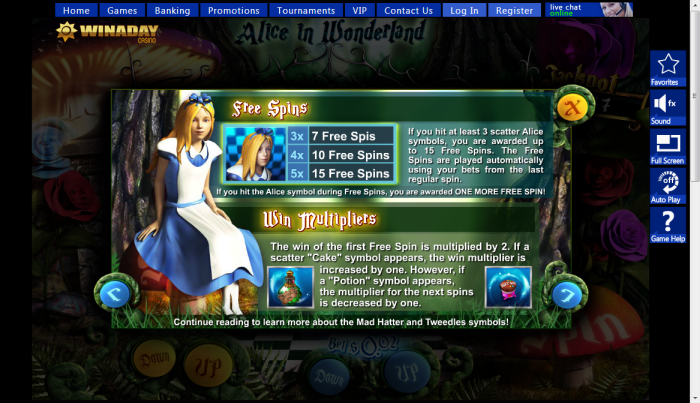Viewport: 700px width, 403px height.
Task: Open the Banking section
Action: tap(173, 11)
